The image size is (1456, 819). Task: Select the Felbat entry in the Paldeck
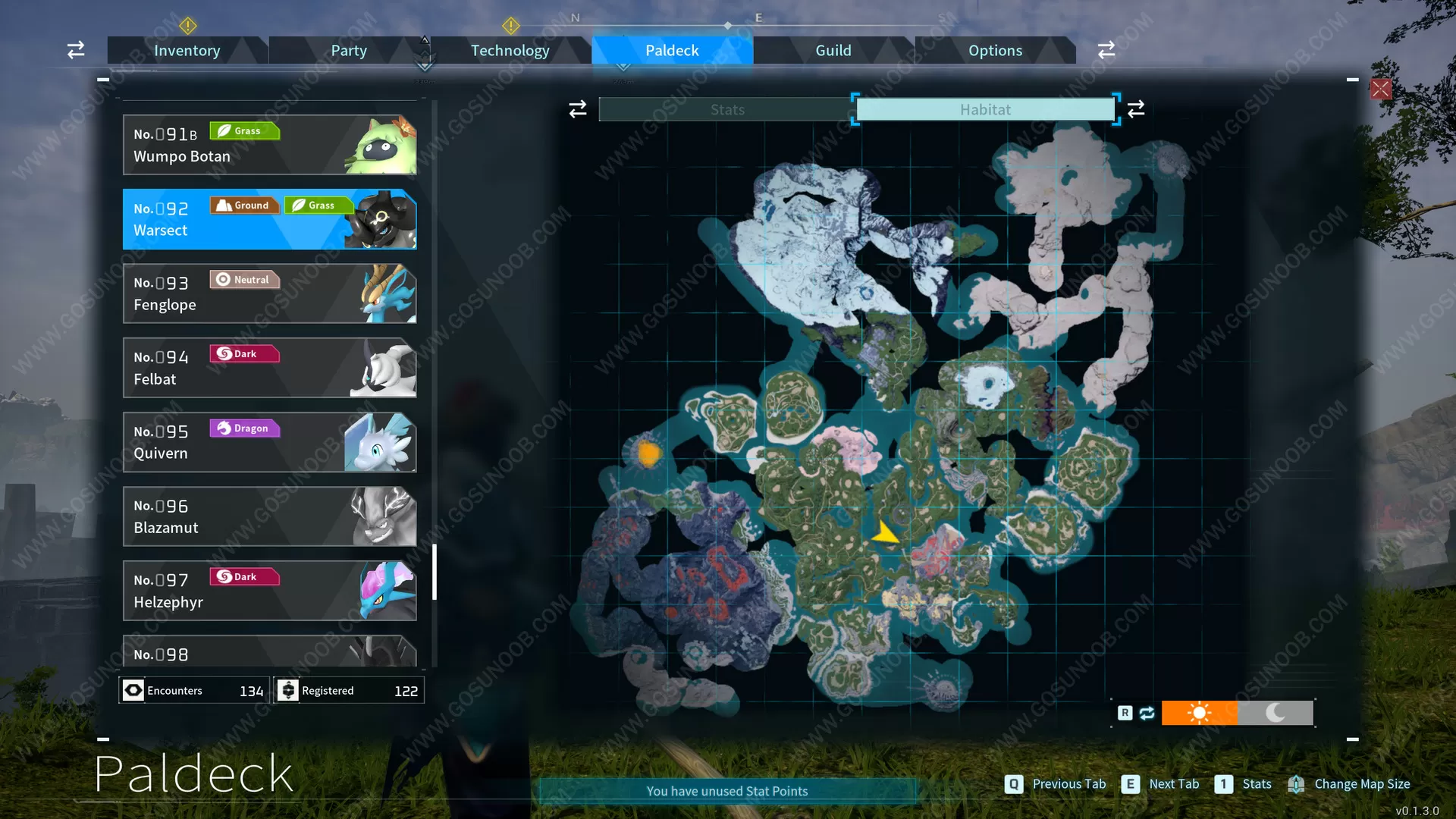point(269,368)
